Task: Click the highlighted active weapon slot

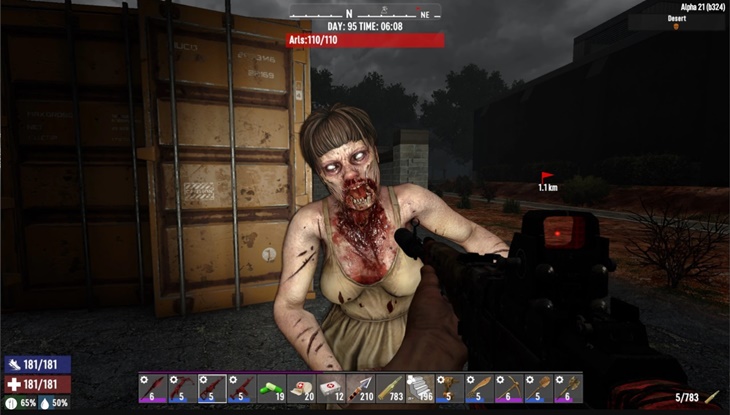Action: coord(212,388)
